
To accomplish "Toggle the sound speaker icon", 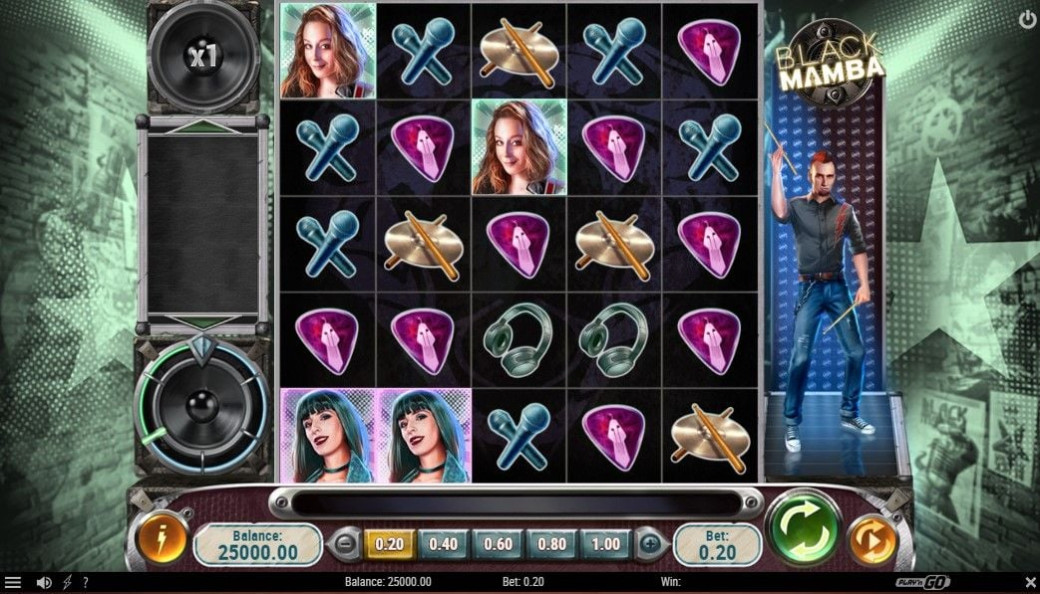I will tap(44, 582).
